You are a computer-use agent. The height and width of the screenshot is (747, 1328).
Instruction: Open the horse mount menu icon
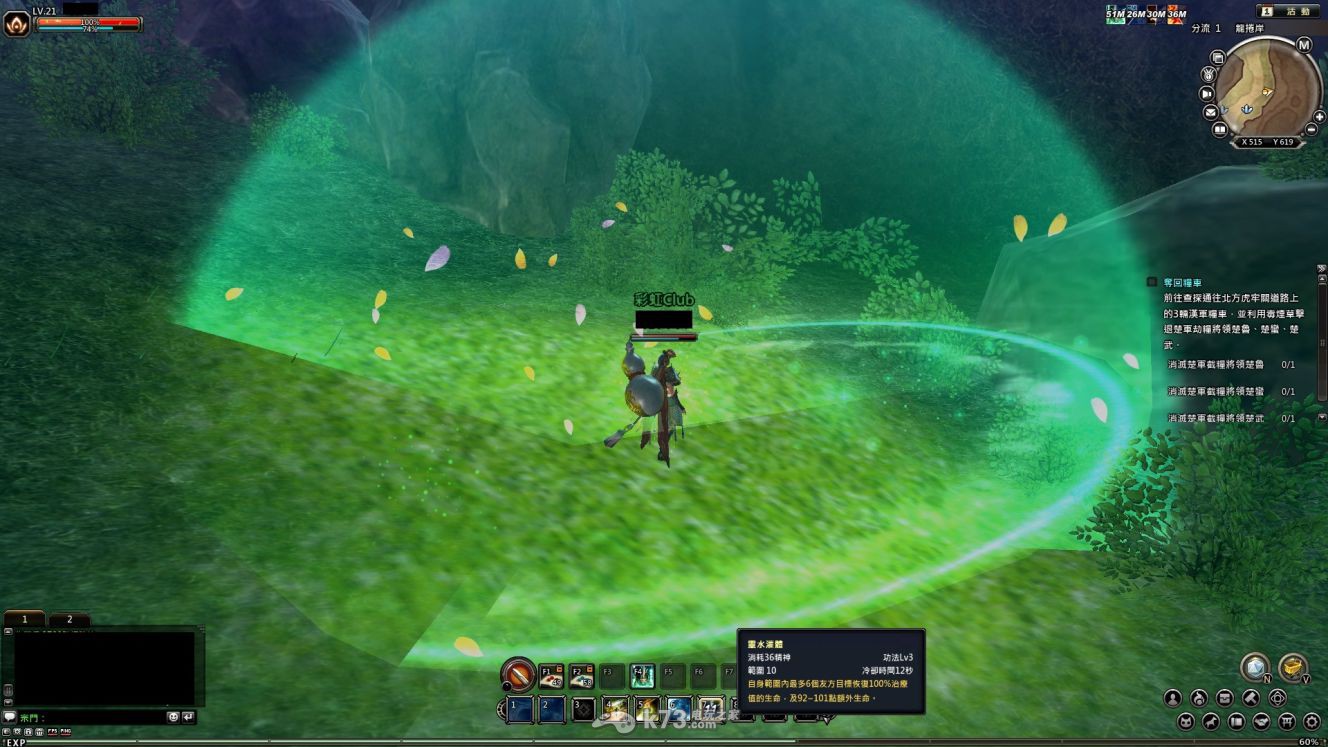coord(1211,721)
